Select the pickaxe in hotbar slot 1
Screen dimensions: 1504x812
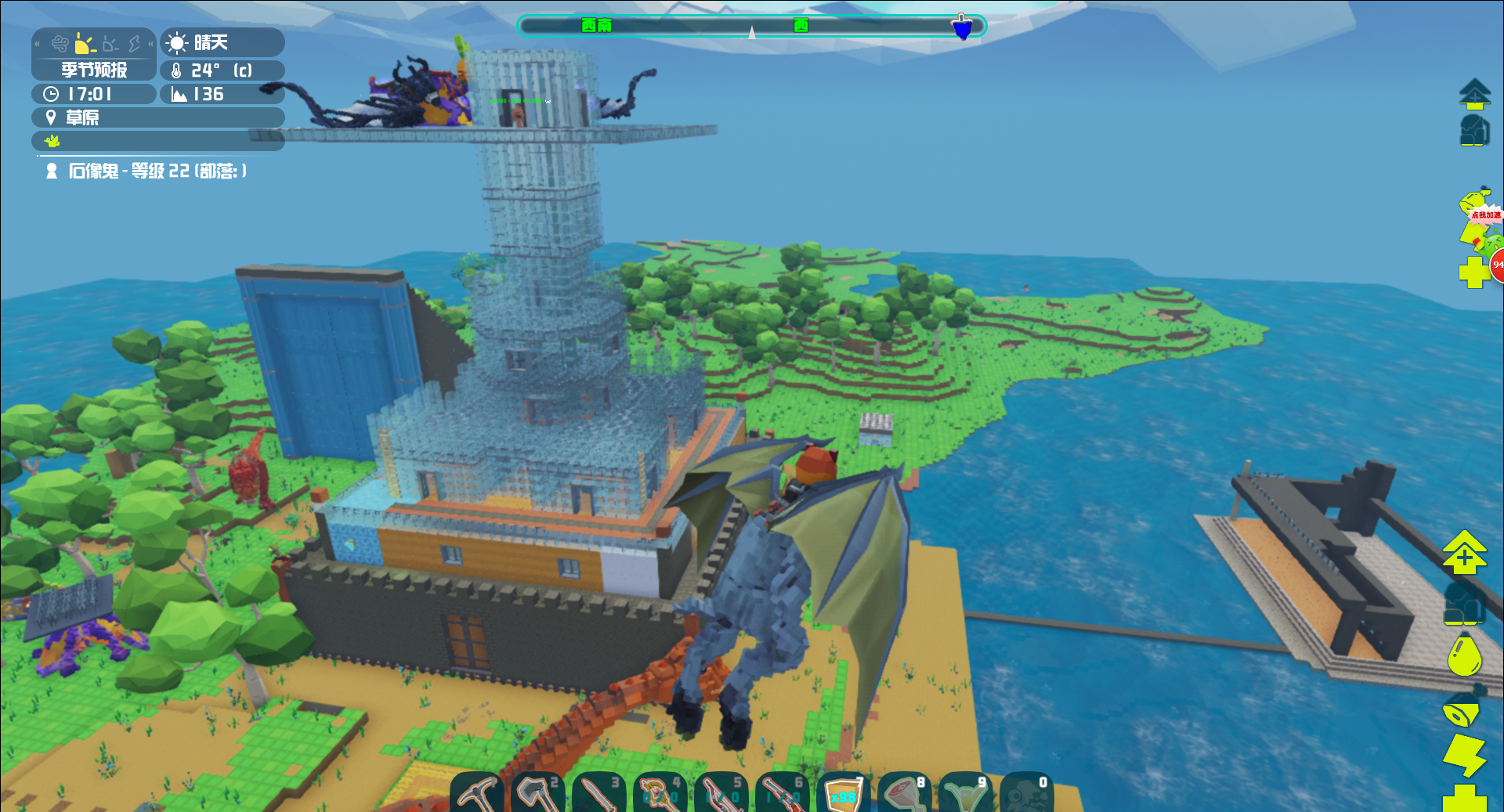pos(479,792)
